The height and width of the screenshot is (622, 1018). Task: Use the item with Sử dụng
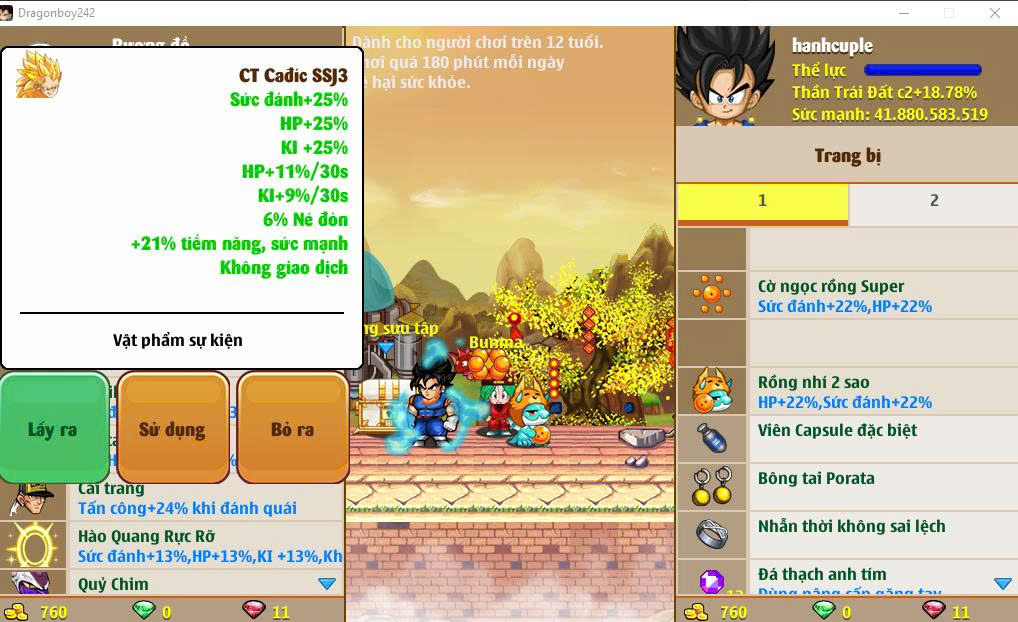172,429
